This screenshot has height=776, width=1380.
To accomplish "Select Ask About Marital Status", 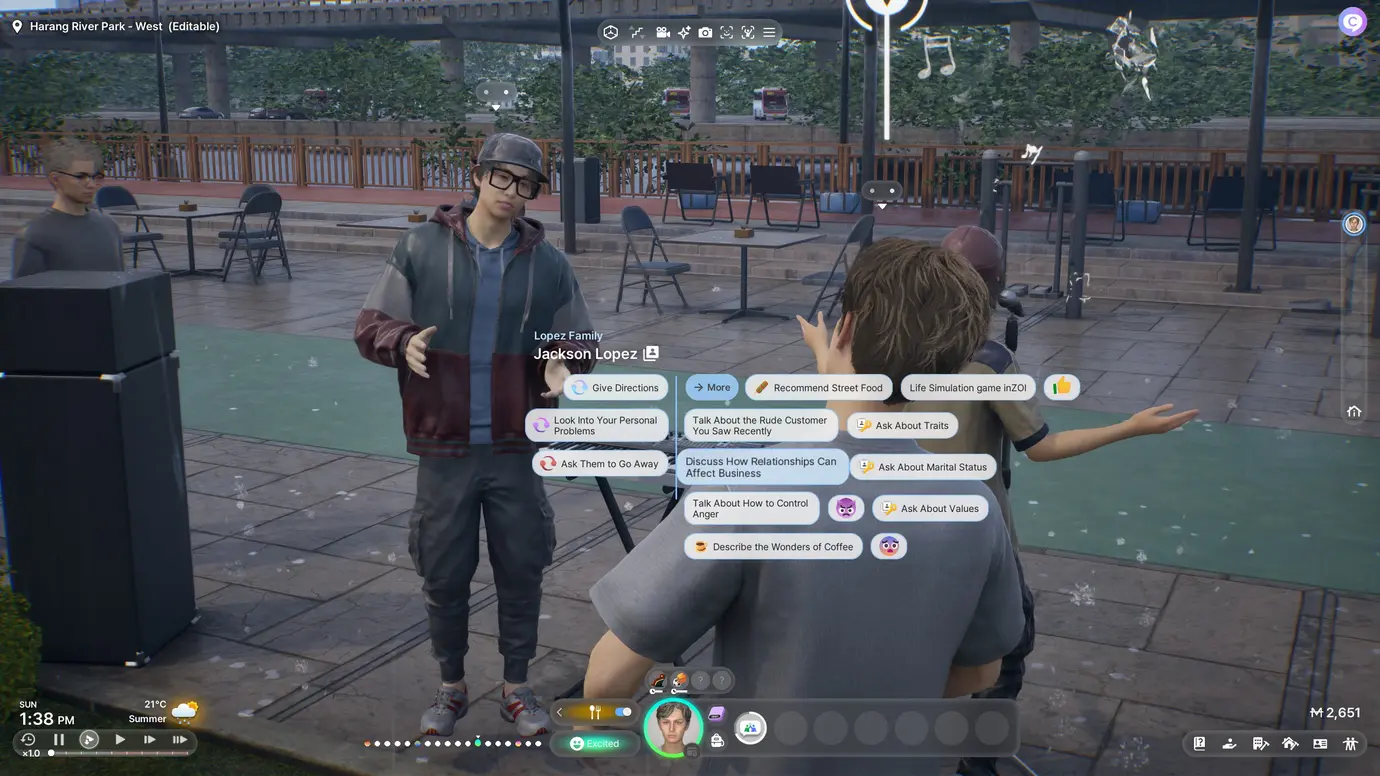I will point(922,467).
